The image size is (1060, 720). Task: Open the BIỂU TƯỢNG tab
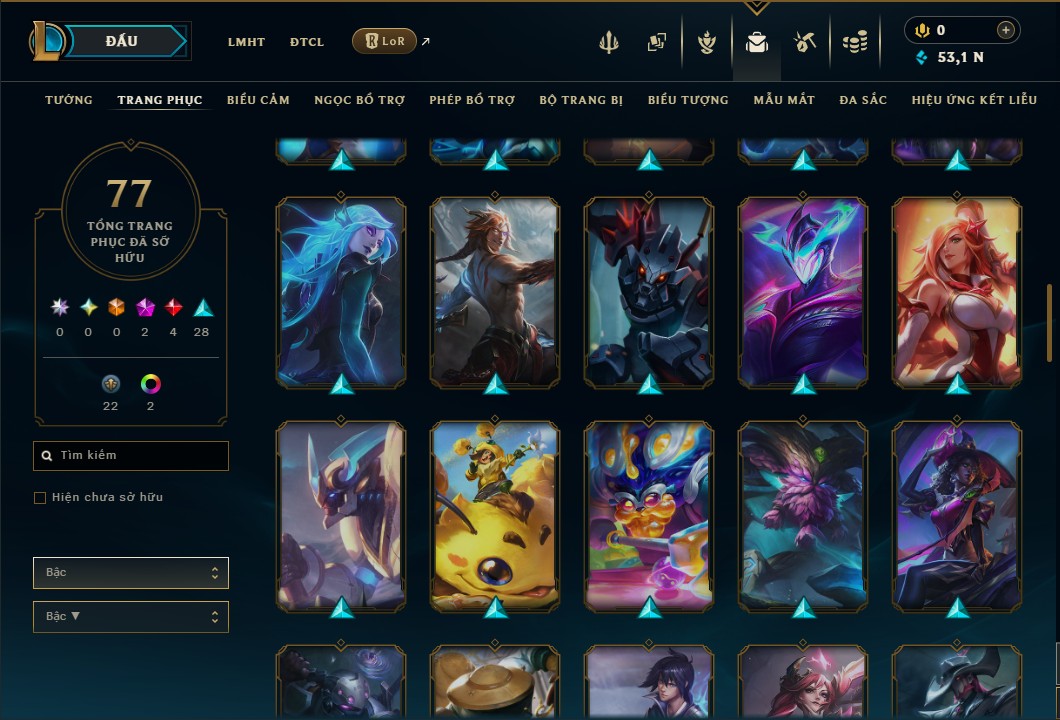pos(688,100)
